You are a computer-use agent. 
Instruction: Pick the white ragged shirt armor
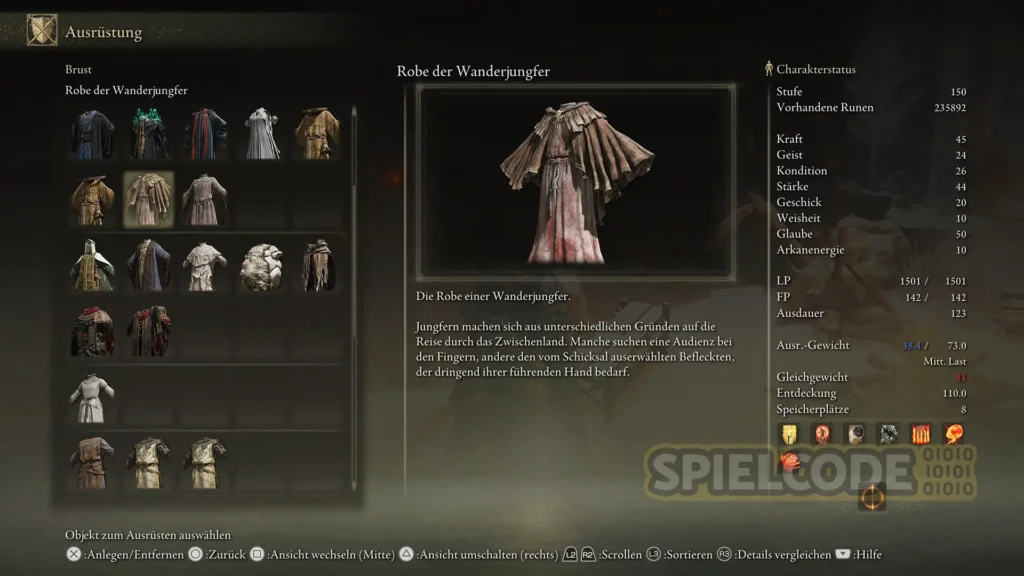click(x=205, y=266)
